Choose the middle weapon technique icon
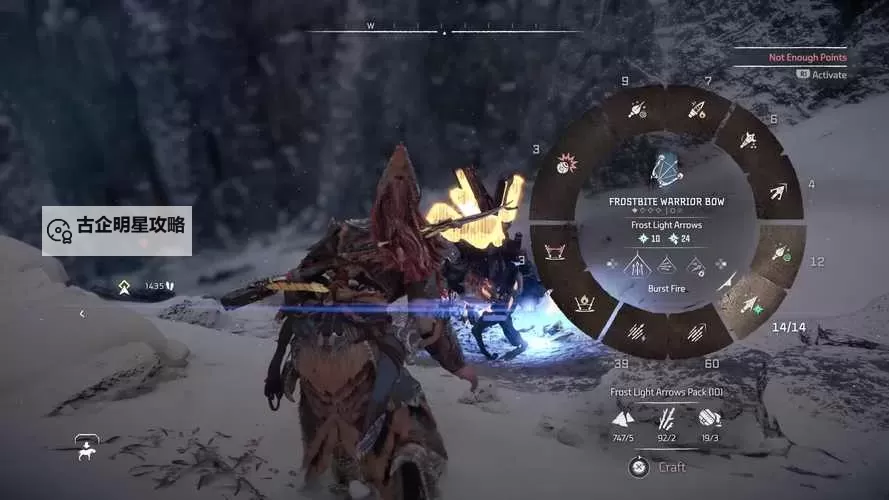 tap(667, 265)
